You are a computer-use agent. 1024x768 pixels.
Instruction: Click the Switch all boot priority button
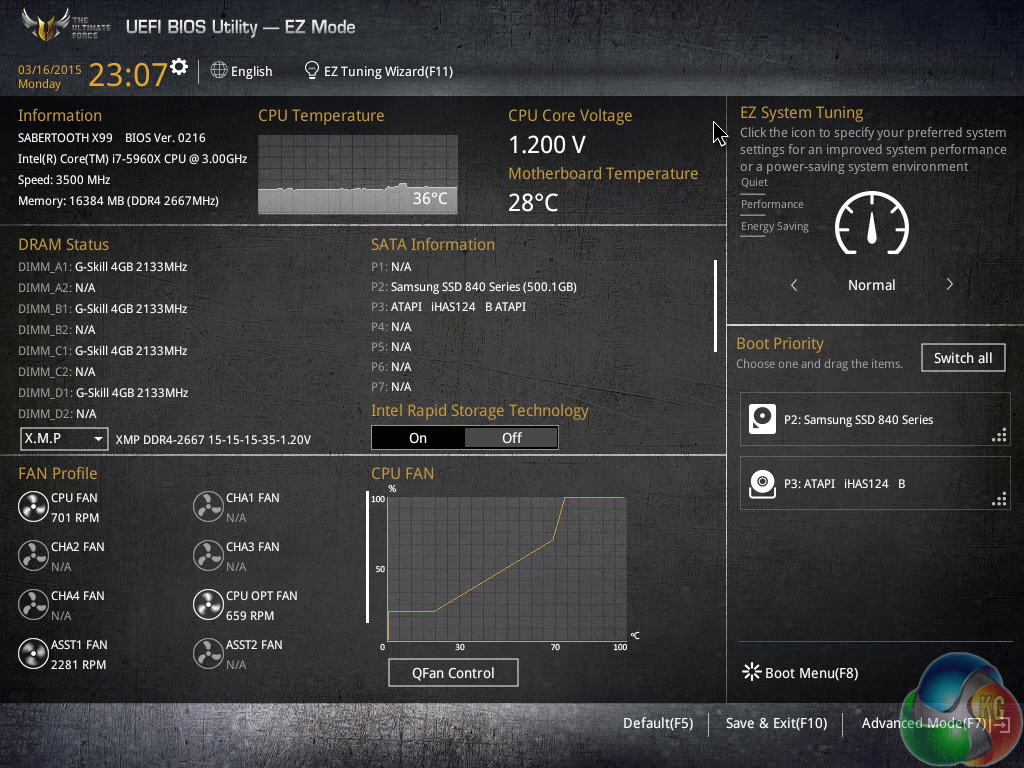pyautogui.click(x=963, y=358)
